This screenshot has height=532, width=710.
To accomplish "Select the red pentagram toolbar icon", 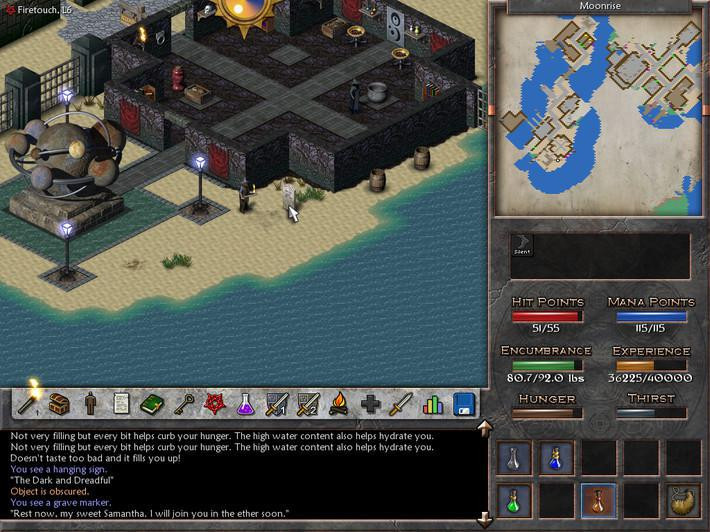I will point(214,404).
